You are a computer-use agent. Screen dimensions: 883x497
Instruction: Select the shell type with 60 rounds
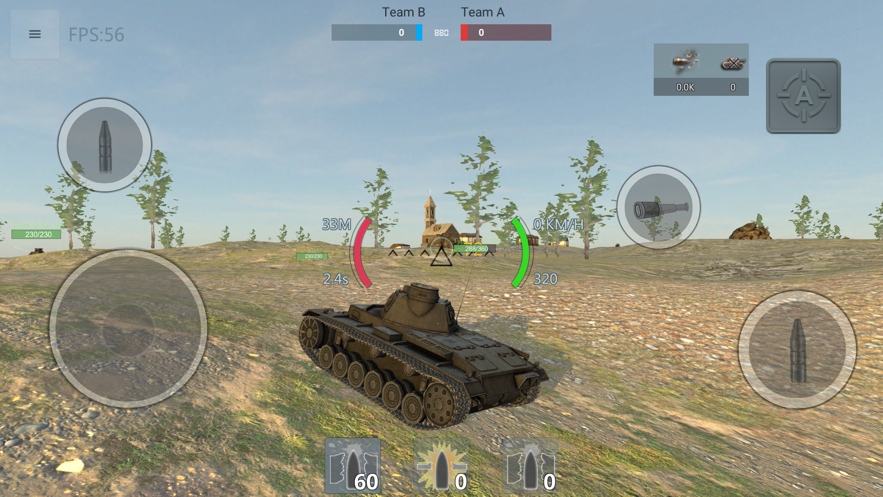[x=353, y=466]
